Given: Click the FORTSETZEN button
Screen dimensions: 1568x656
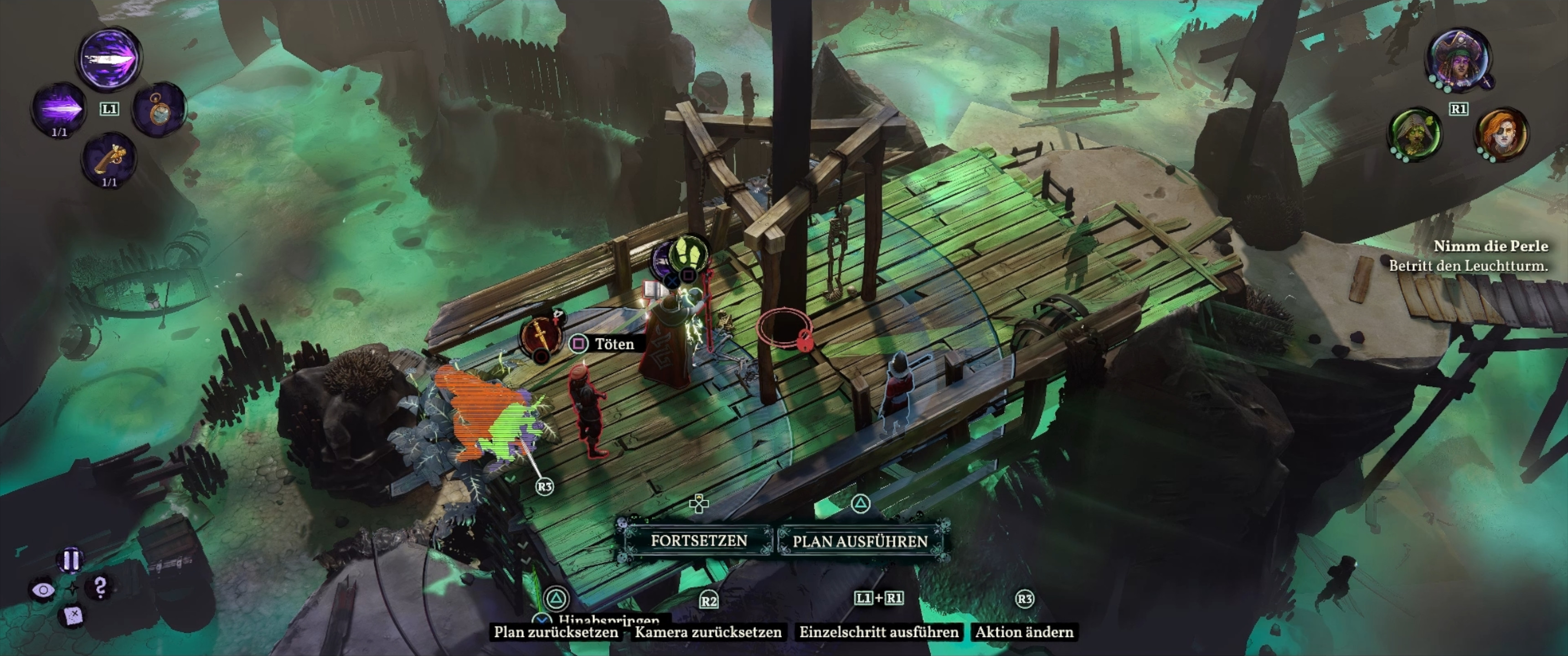Looking at the screenshot, I should tap(698, 540).
